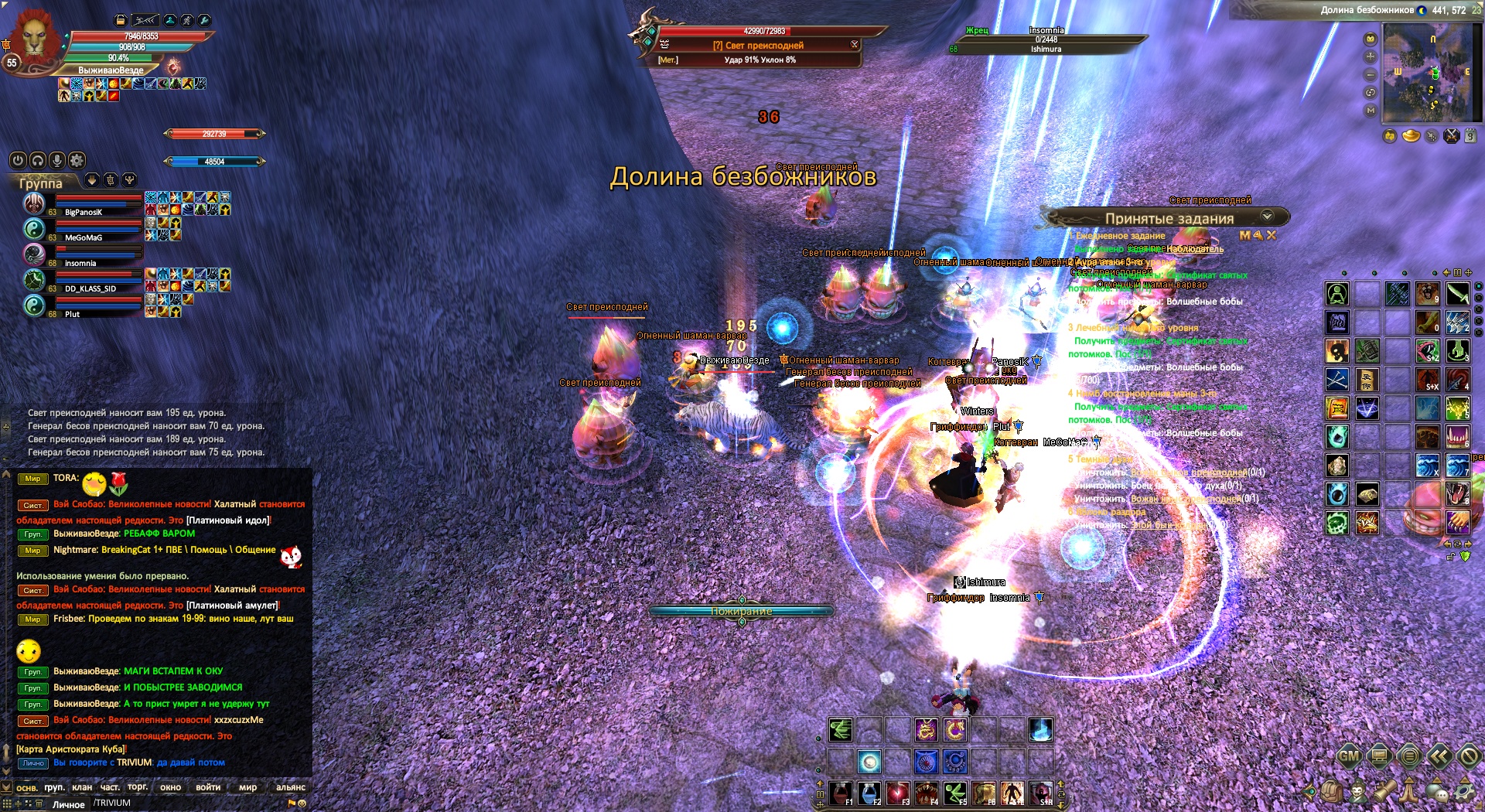Activate the fanged jaws skill on F4

pyautogui.click(x=927, y=792)
